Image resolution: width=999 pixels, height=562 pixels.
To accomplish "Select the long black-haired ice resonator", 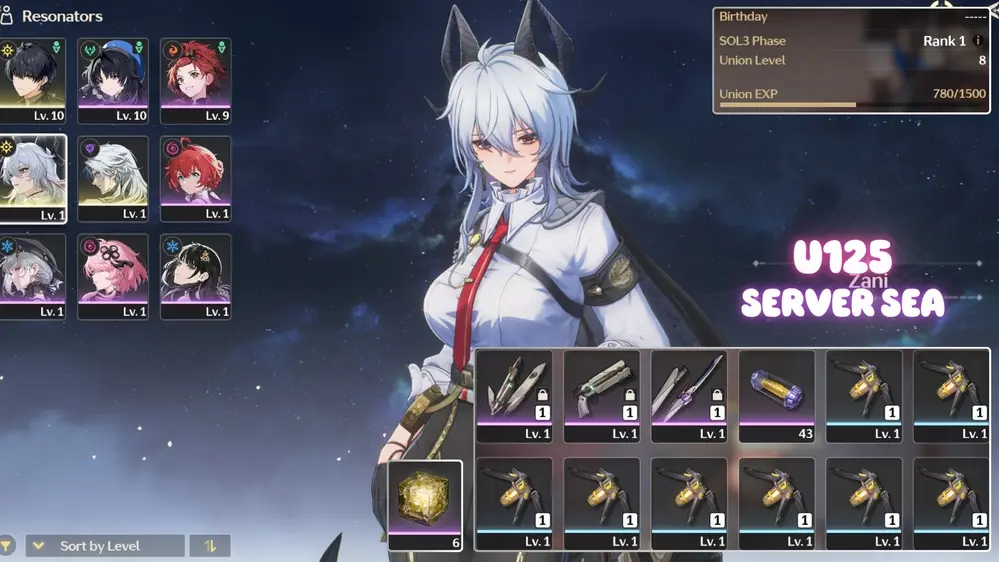I will 195,276.
